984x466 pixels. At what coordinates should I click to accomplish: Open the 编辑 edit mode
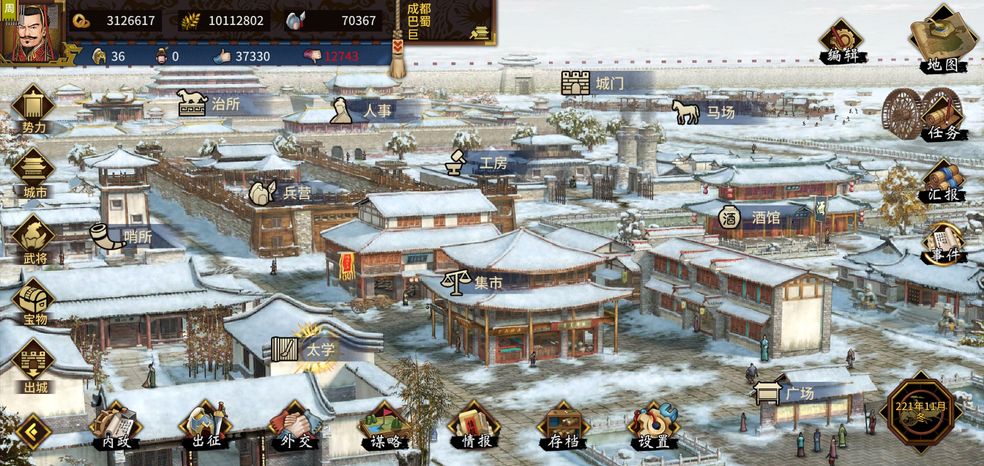click(x=841, y=40)
